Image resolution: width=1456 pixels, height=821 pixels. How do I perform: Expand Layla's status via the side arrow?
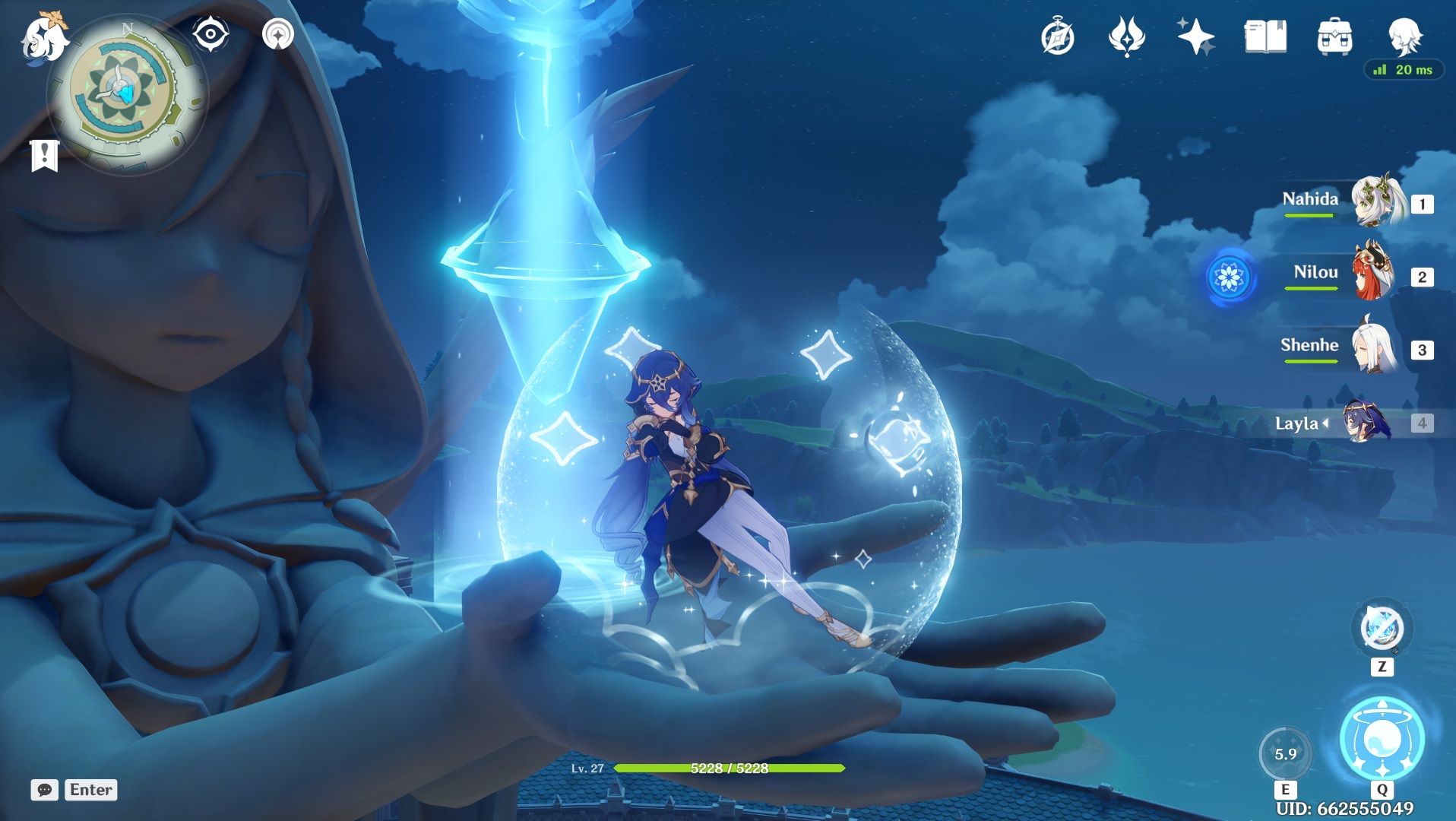1326,425
